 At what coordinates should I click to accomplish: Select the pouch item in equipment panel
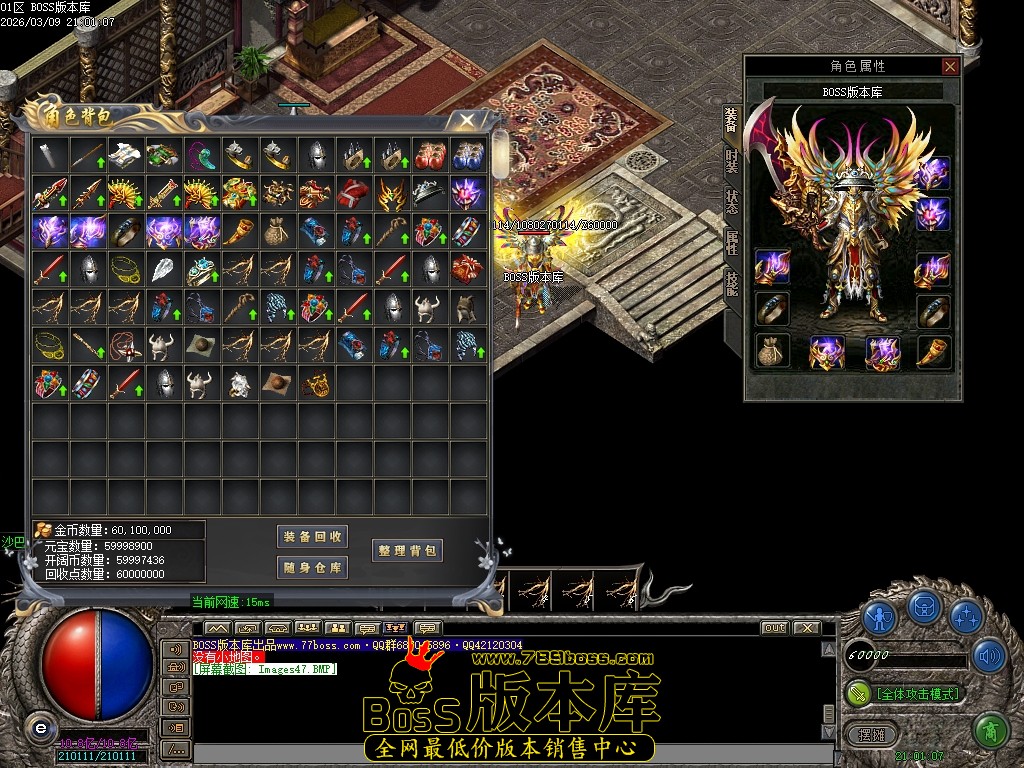click(x=772, y=351)
